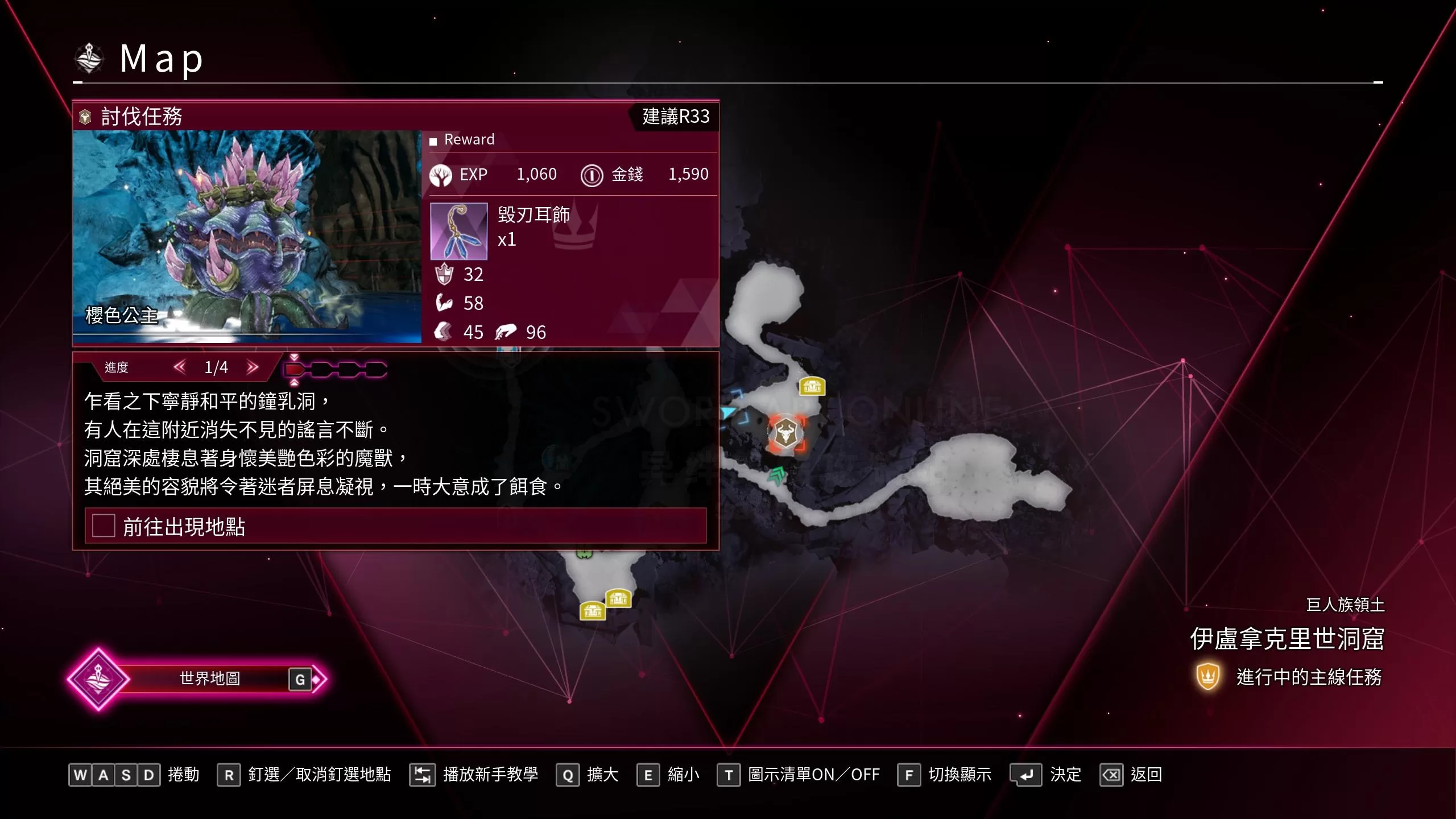The width and height of the screenshot is (1456, 819).
Task: Select the 毀刃耳飾 reward item icon
Action: coord(458,231)
